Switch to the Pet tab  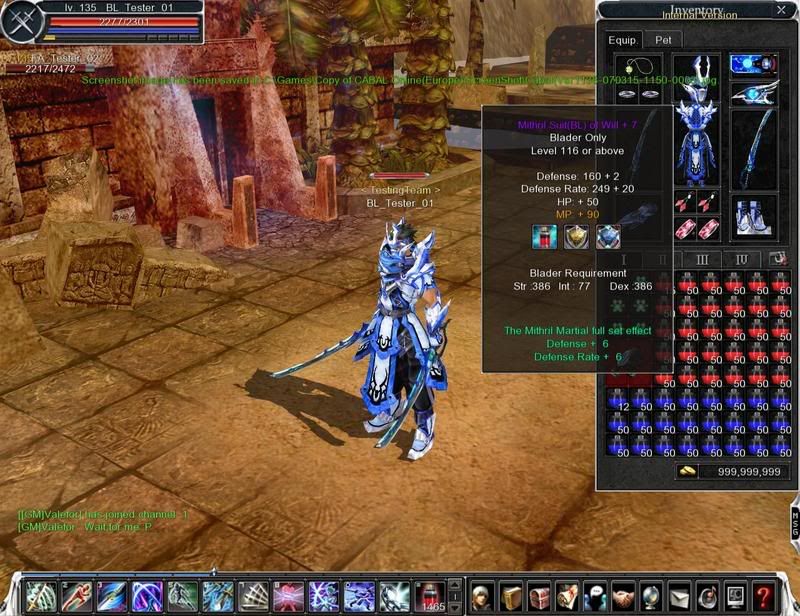pos(663,40)
